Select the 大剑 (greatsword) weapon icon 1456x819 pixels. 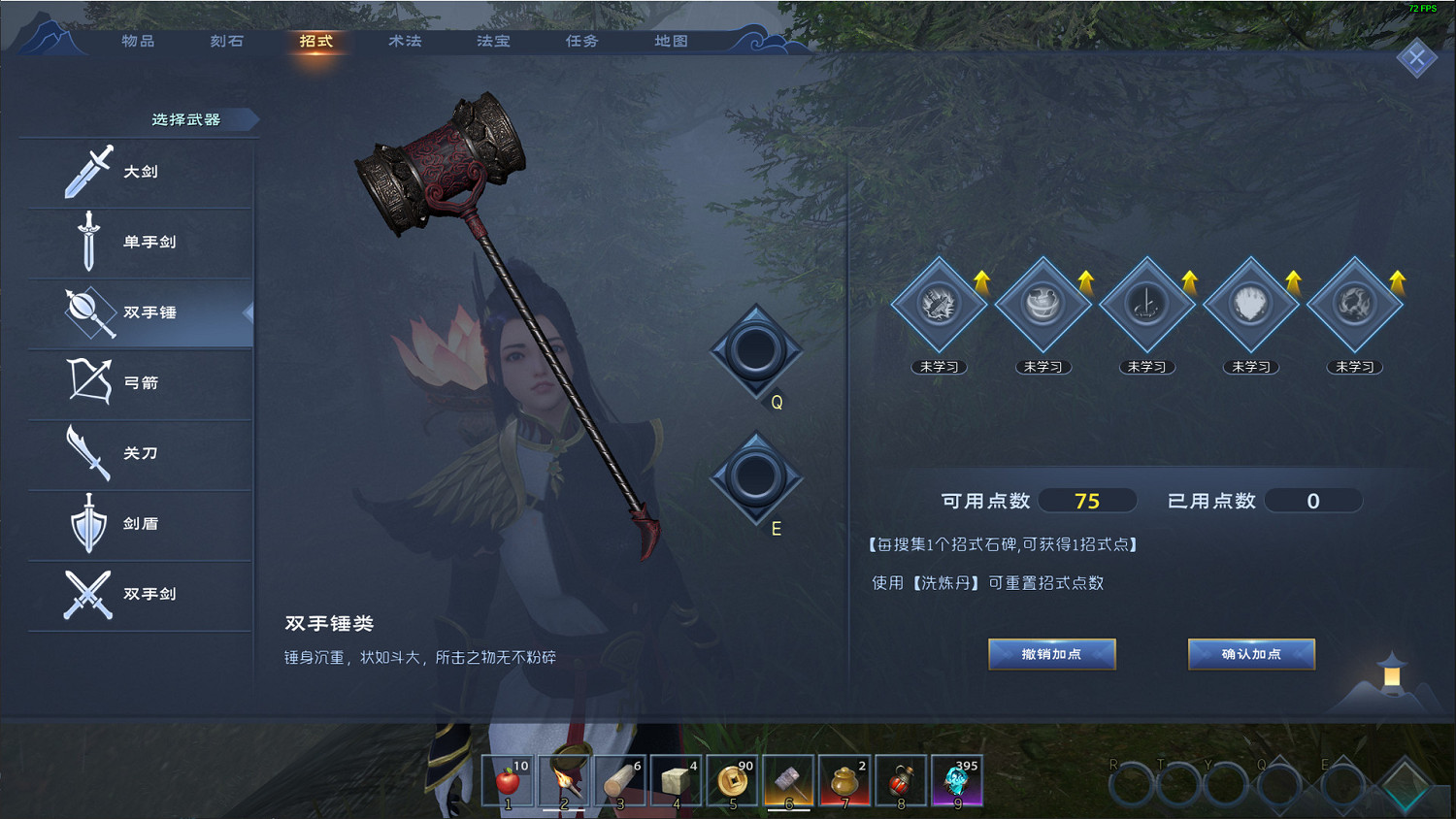[x=86, y=171]
